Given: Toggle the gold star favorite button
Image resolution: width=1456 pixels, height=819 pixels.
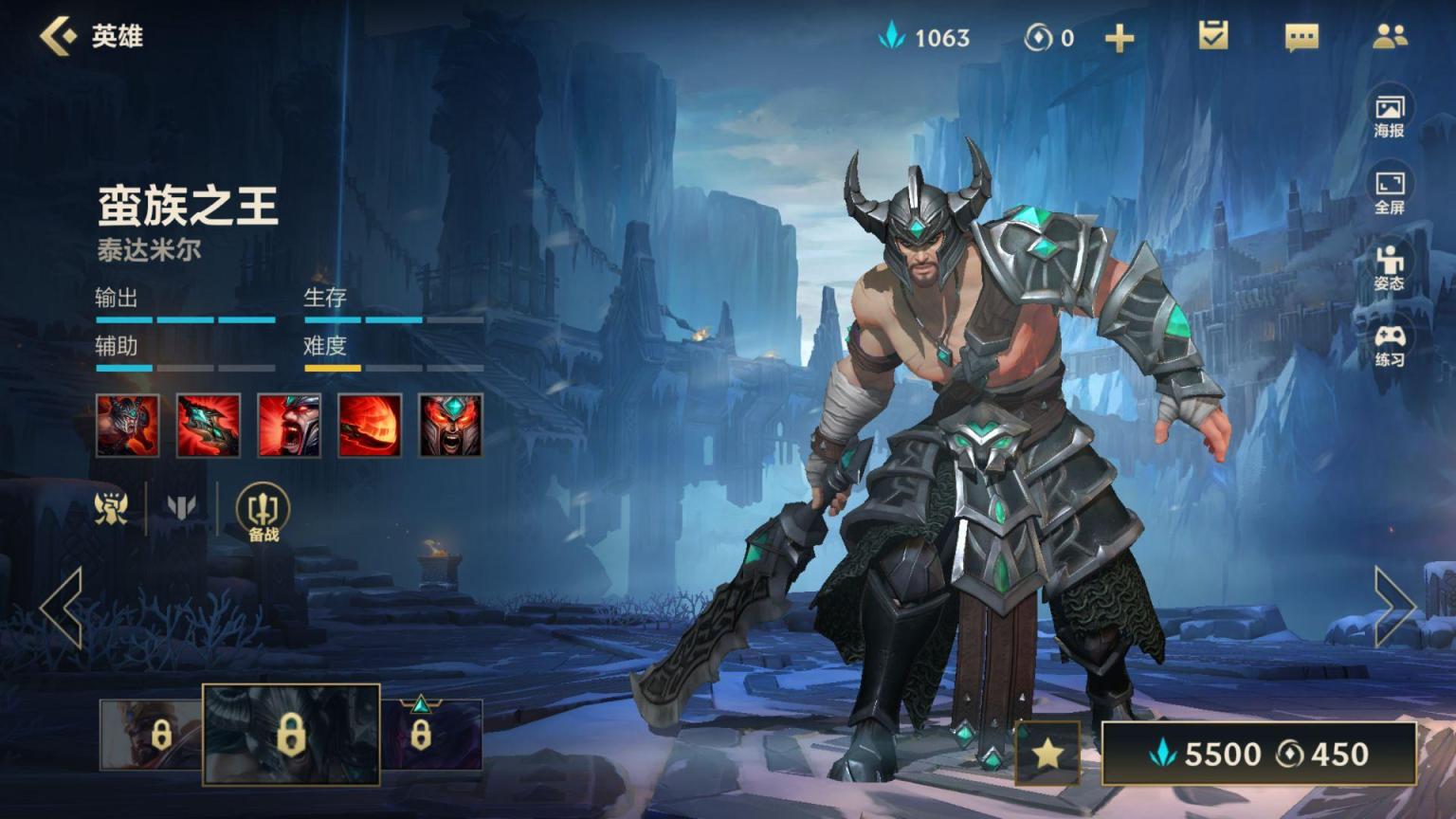Looking at the screenshot, I should click(x=1047, y=754).
